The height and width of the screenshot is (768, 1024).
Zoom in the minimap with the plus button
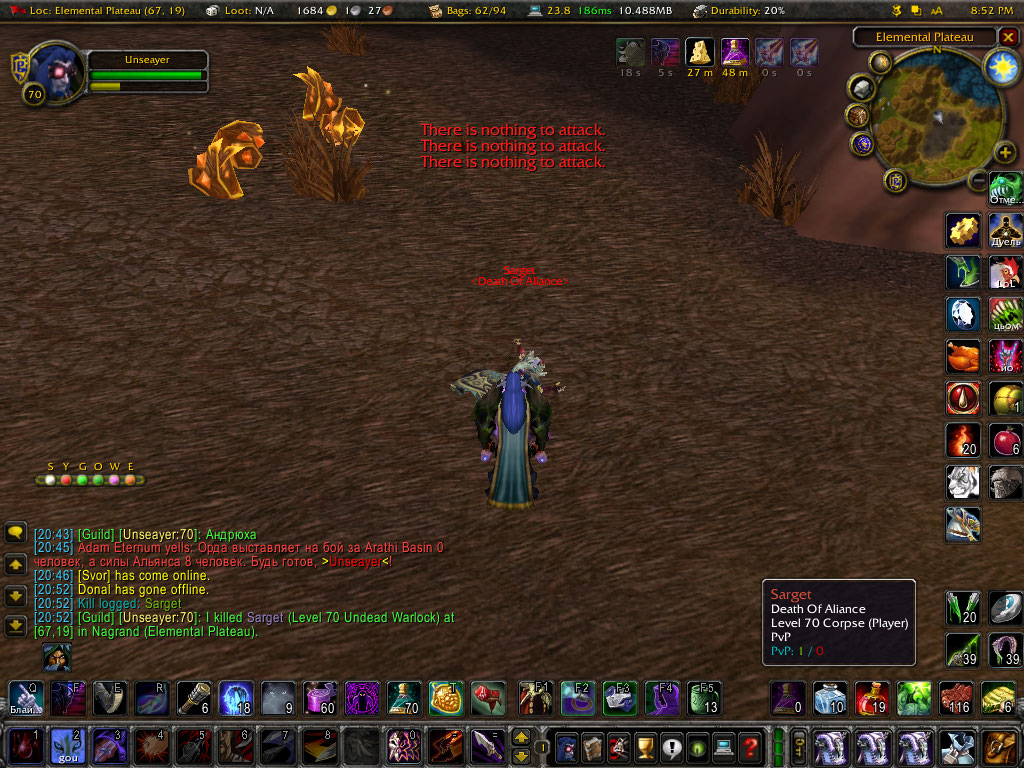point(1004,153)
